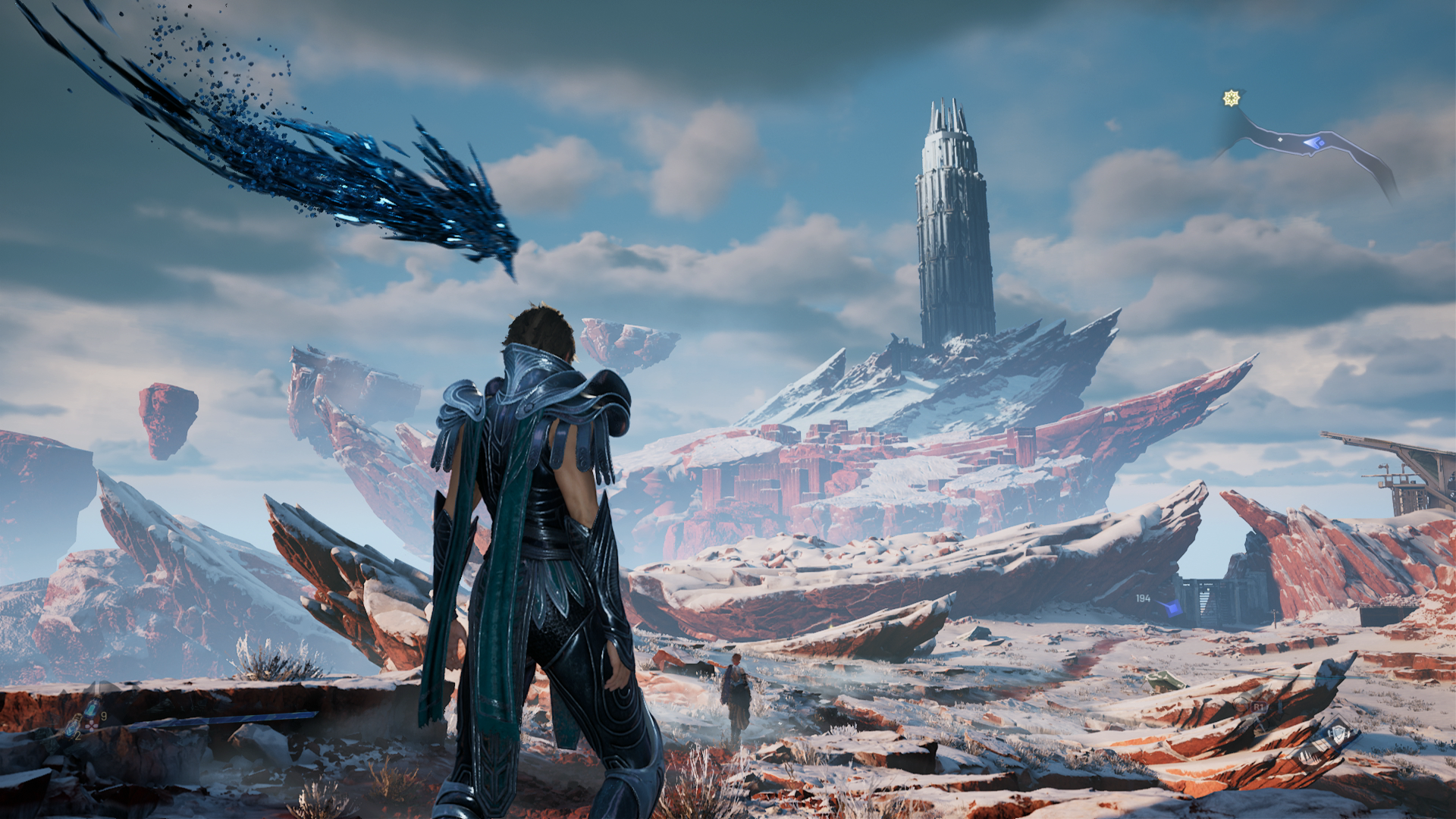Select the golden star marker on the minimap
The height and width of the screenshot is (819, 1456).
point(1232,99)
